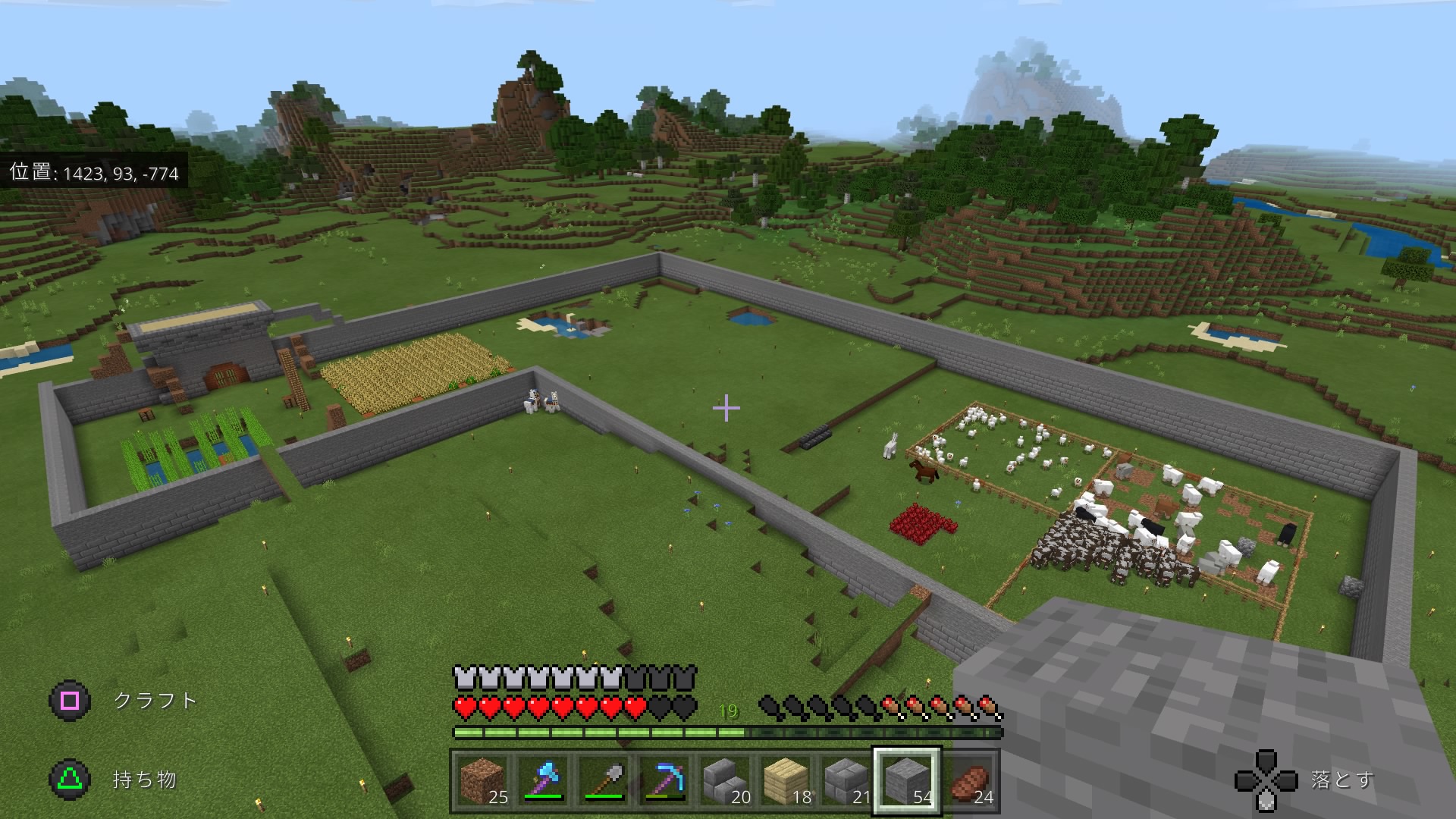Equip the enchanted diamond pickaxe slot

click(x=665, y=780)
